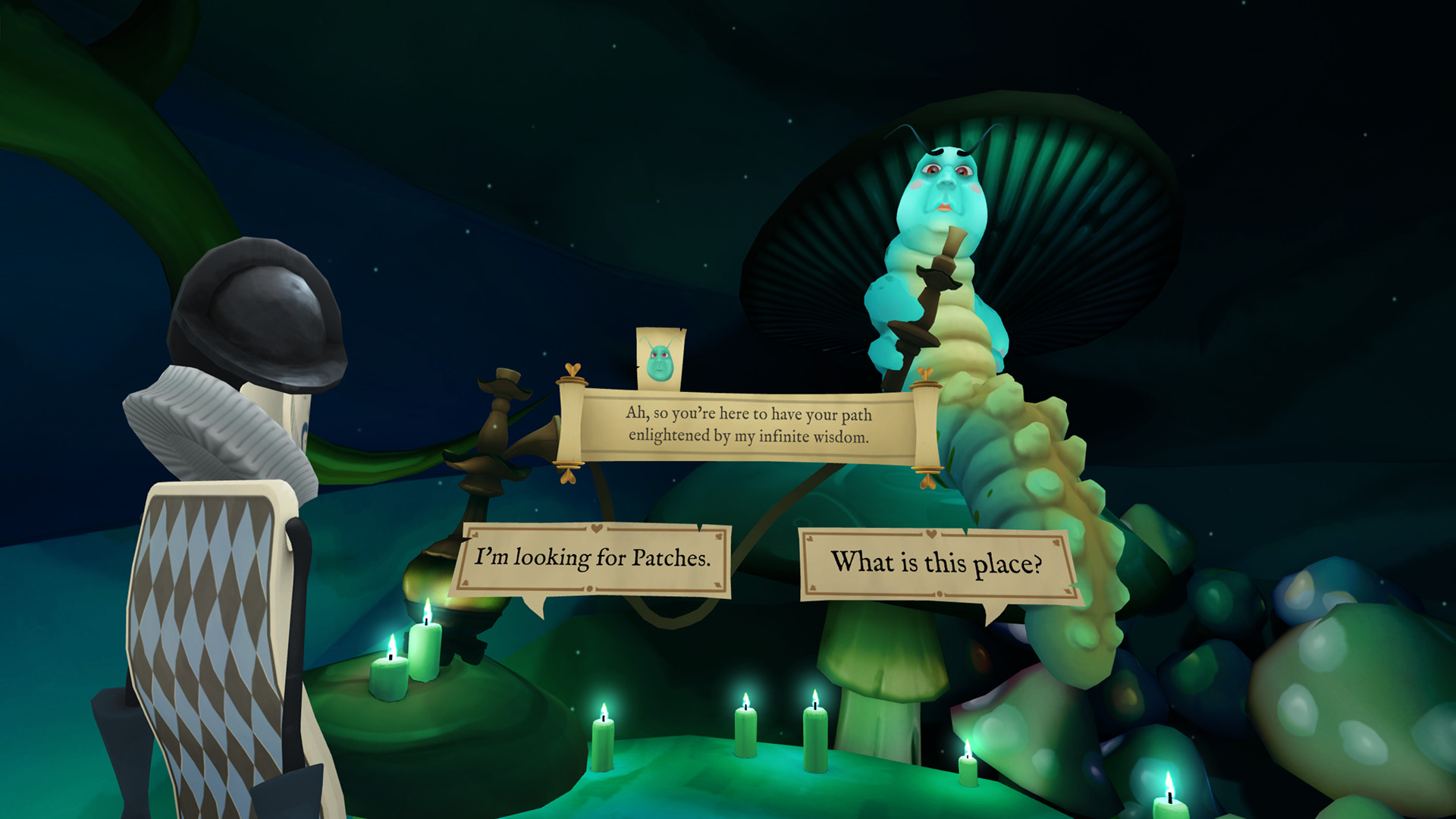The height and width of the screenshot is (819, 1456).
Task: Choose the 'I'm looking for Patches.' dialogue option
Action: click(x=594, y=558)
